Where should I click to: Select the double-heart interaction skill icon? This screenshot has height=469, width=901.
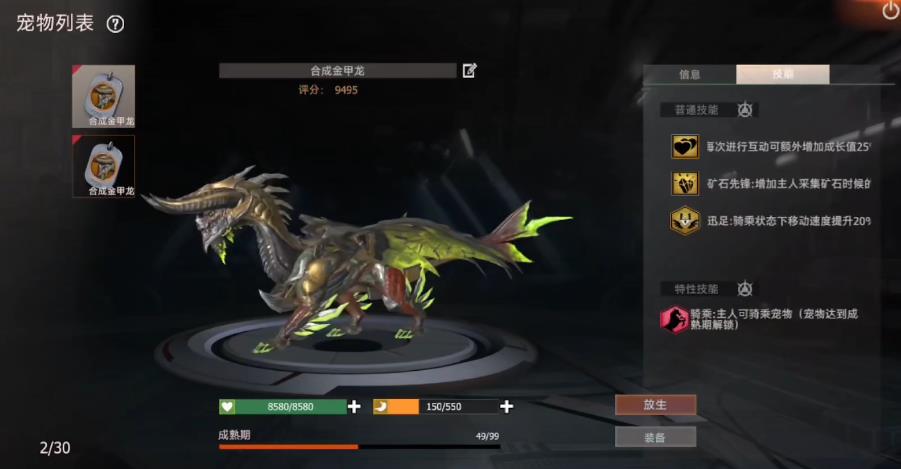click(685, 147)
